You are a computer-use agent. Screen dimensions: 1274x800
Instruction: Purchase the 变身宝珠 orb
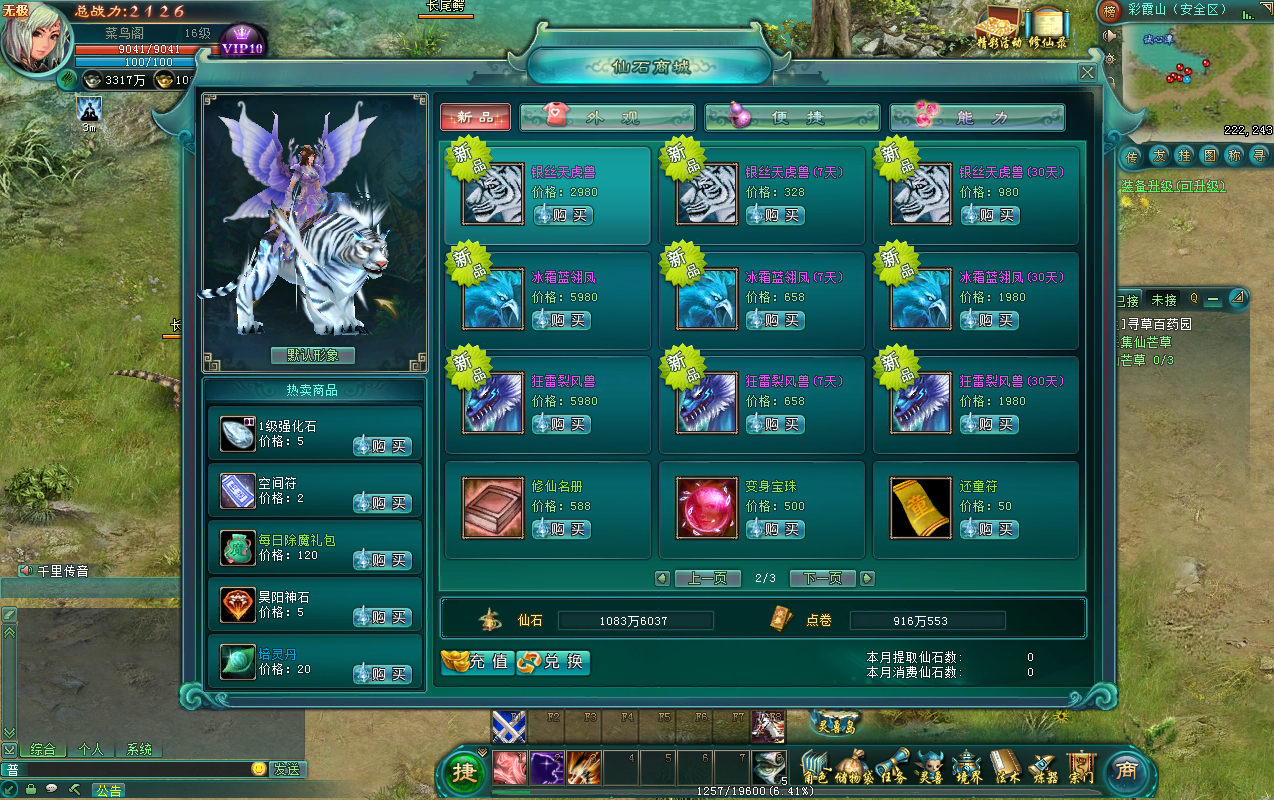point(776,529)
